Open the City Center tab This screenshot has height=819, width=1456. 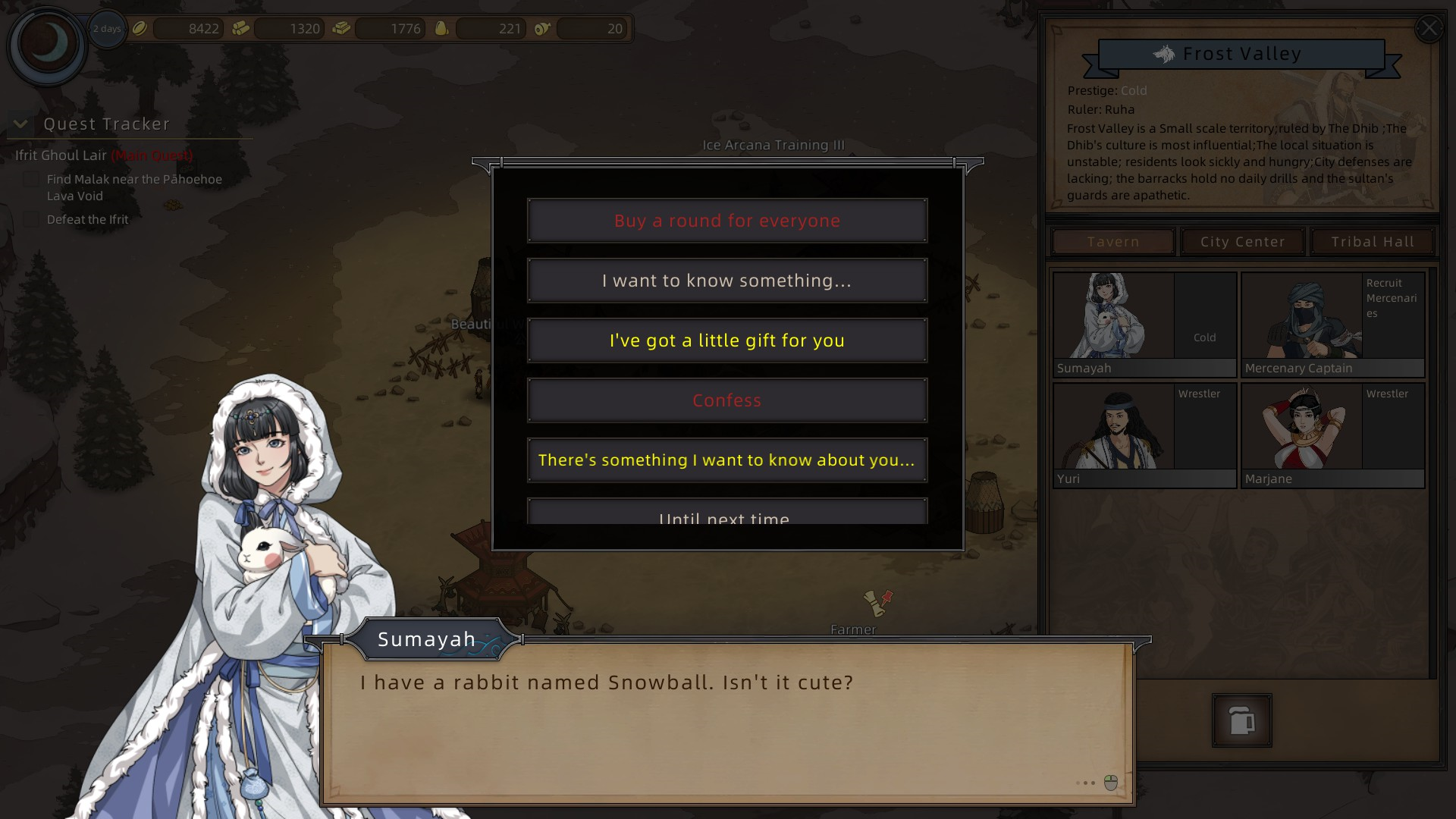pyautogui.click(x=1242, y=242)
